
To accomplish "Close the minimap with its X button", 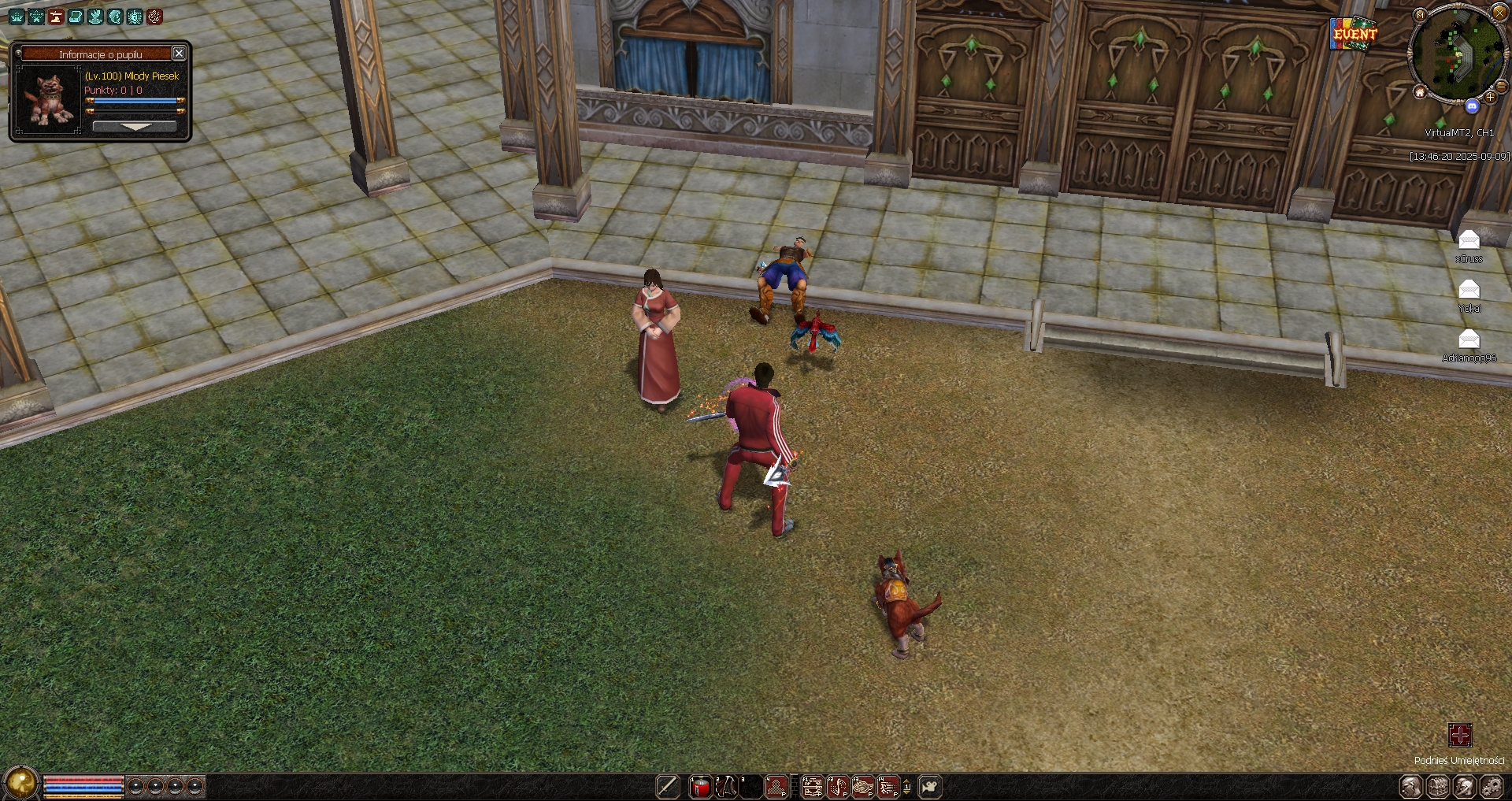I will click(x=1499, y=13).
